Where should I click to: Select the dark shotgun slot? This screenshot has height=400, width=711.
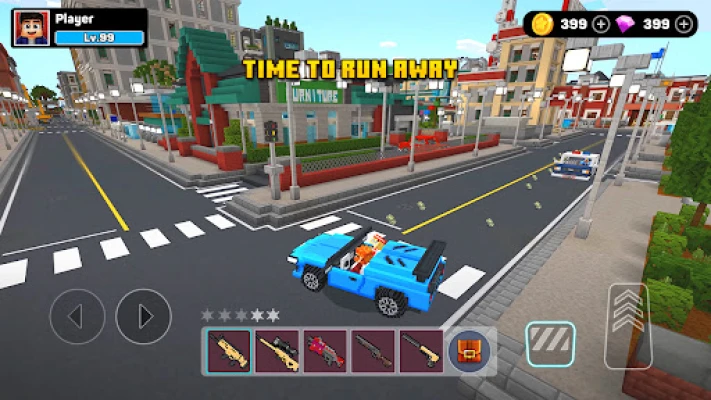(x=373, y=352)
